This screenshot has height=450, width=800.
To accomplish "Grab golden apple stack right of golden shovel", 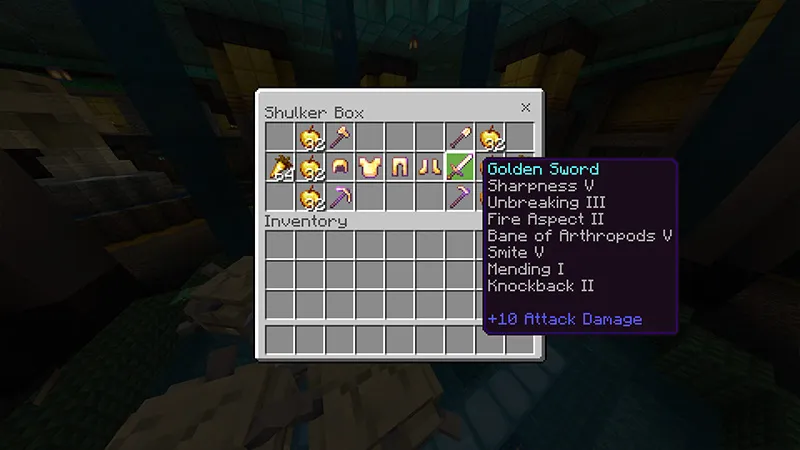I will tap(490, 136).
